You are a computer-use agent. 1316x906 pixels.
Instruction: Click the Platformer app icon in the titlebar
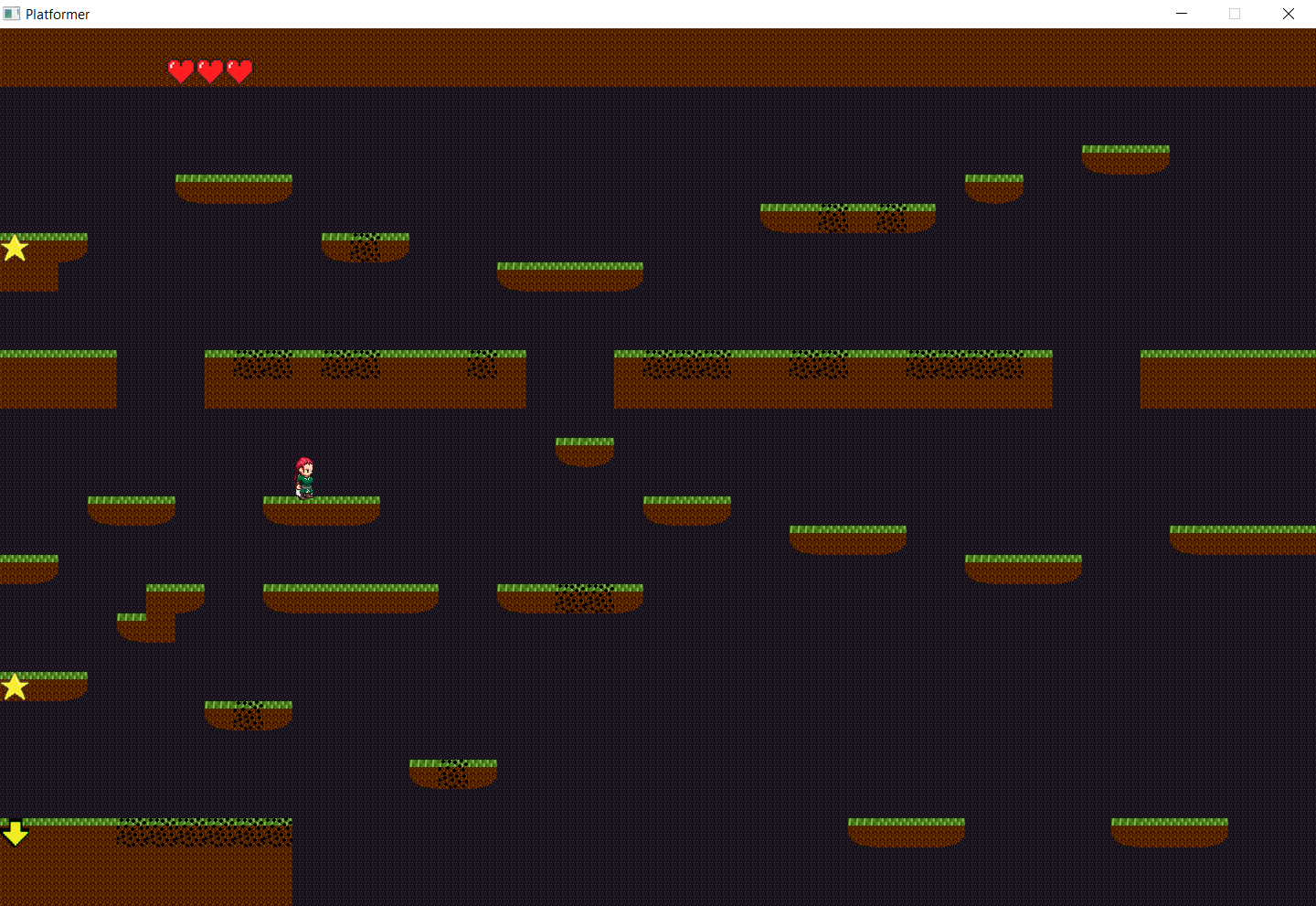[13, 14]
